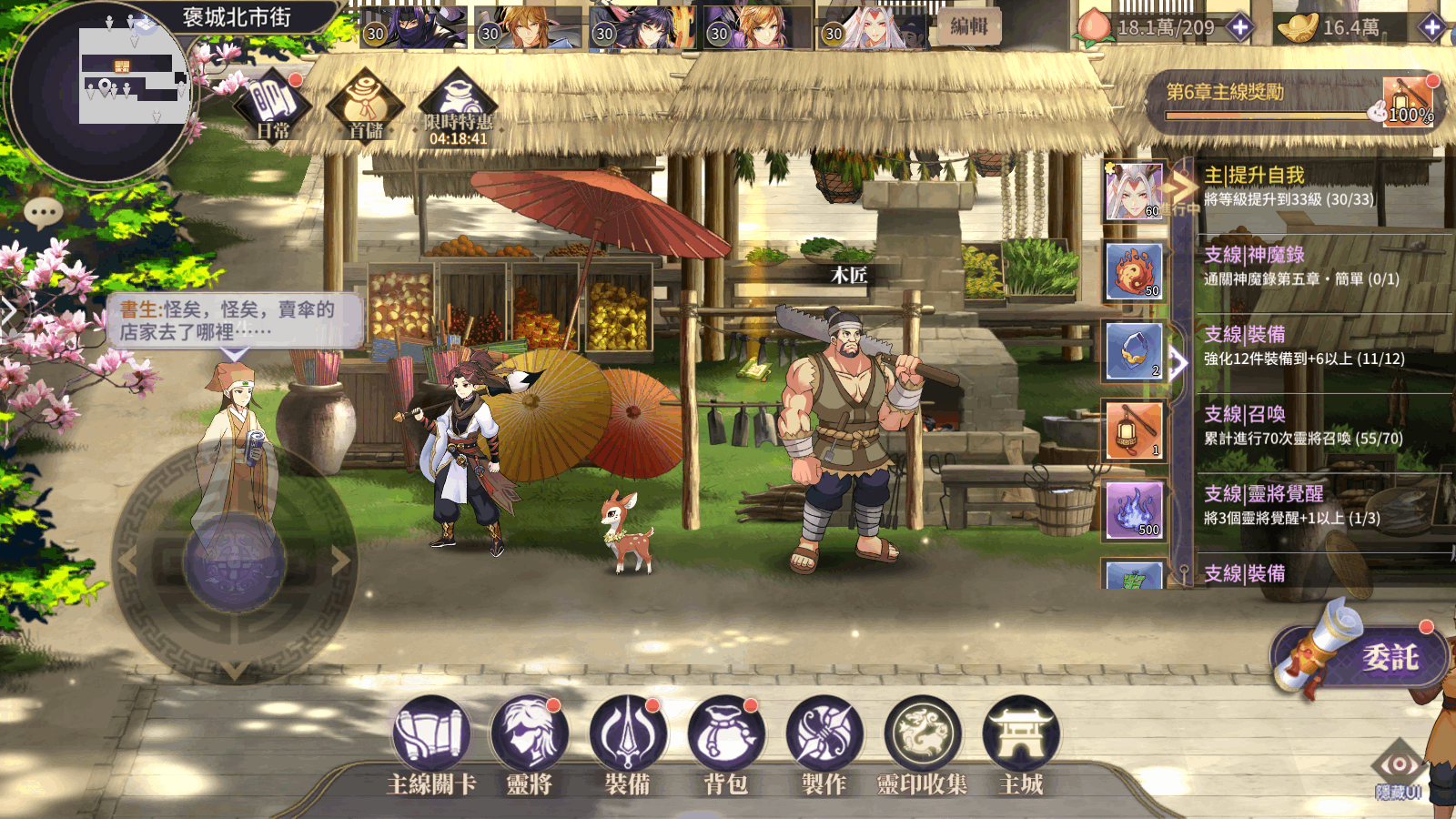
Task: Go to the 主城 main city
Action: pos(1021,735)
